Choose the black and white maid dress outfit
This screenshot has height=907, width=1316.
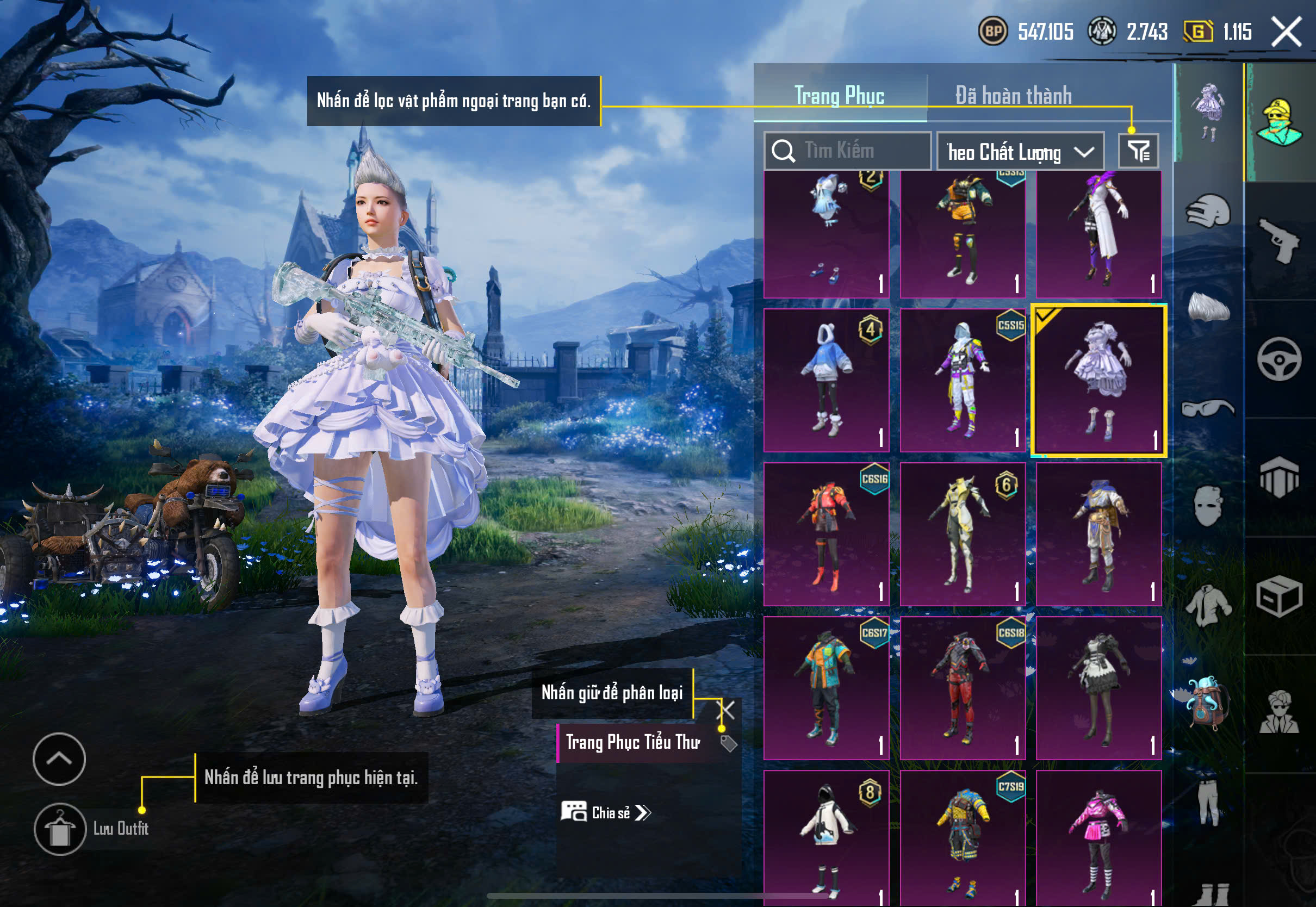click(1098, 688)
